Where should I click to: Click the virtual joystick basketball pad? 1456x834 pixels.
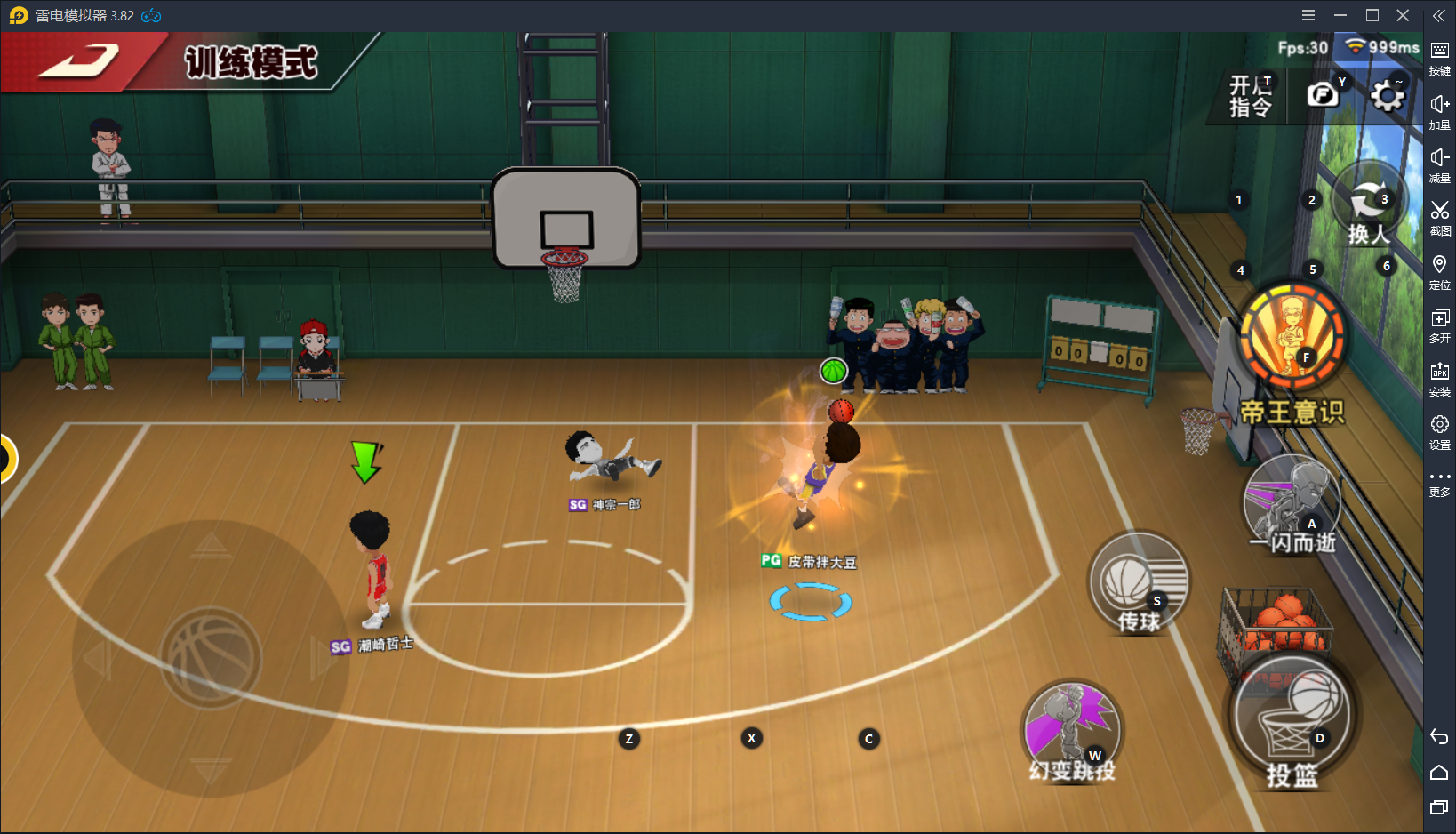212,658
